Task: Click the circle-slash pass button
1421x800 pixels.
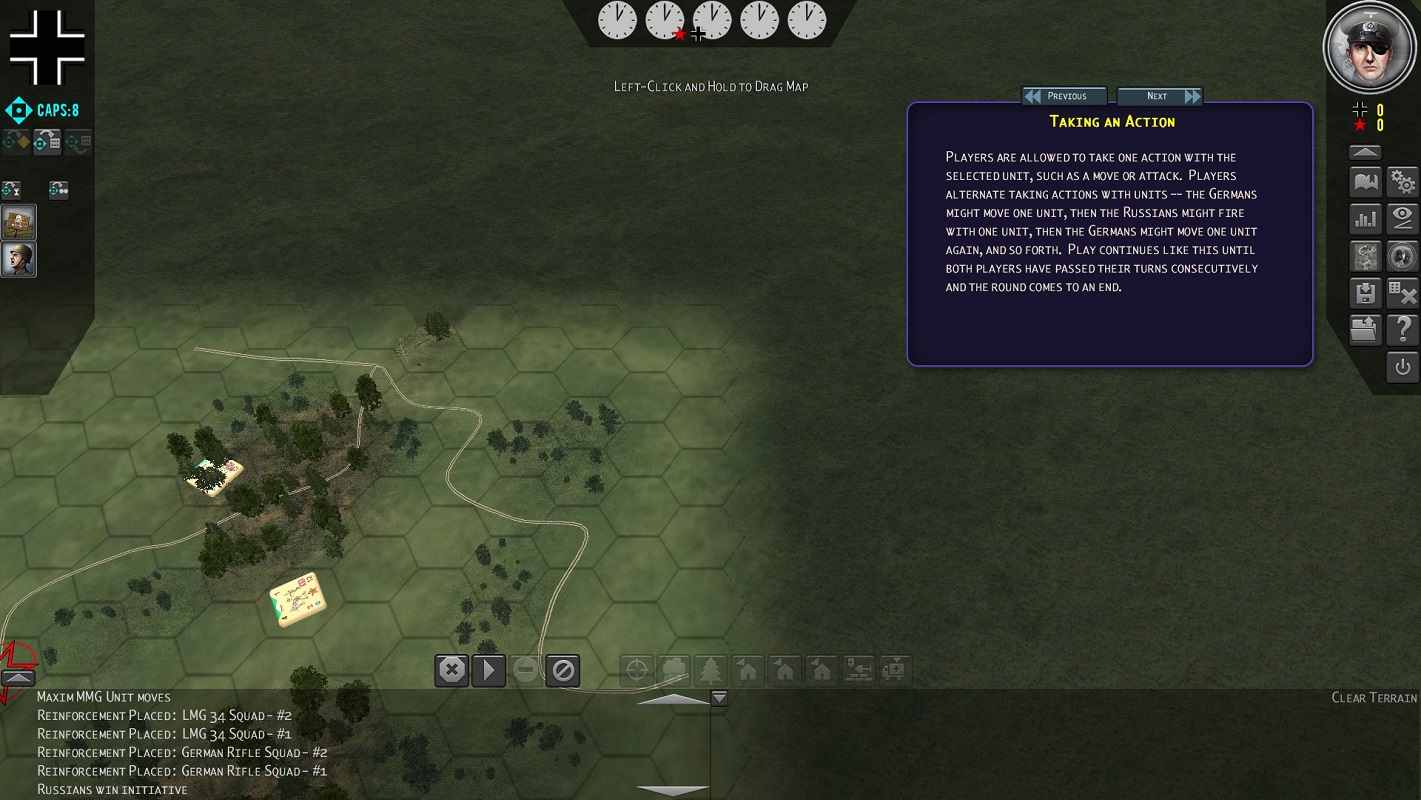Action: [x=564, y=669]
